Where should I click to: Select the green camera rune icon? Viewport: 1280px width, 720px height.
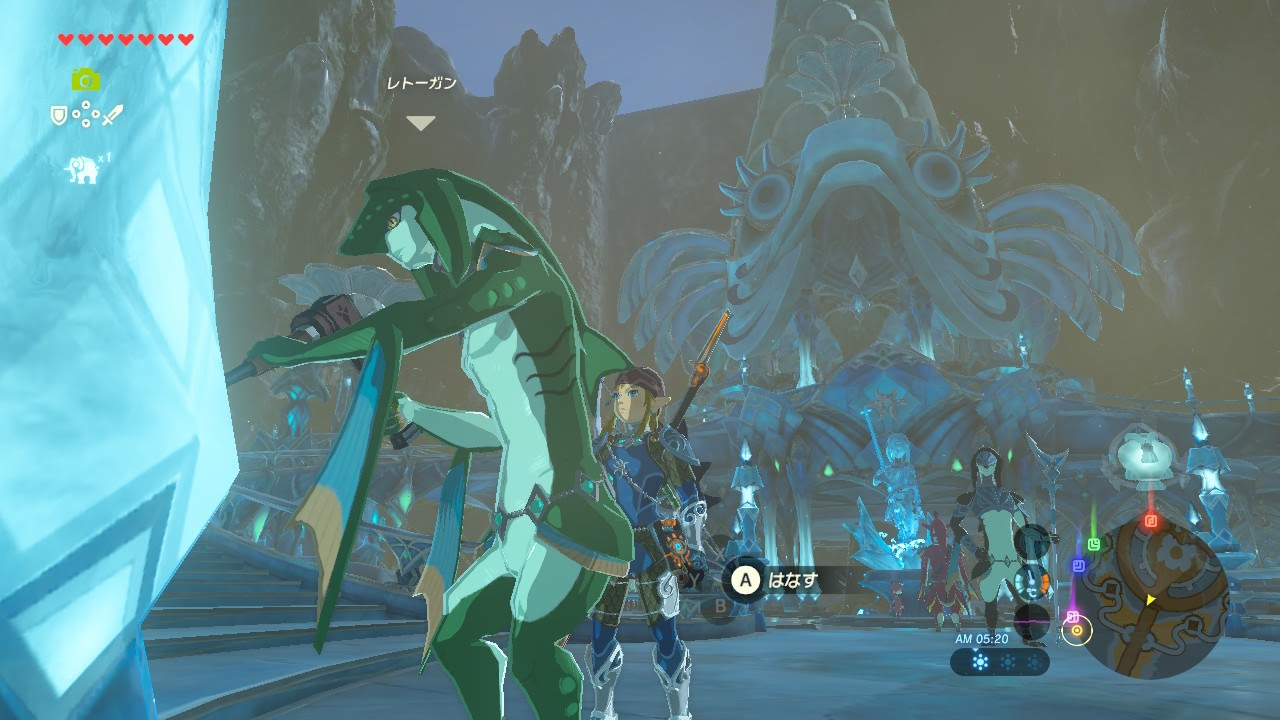coord(85,80)
